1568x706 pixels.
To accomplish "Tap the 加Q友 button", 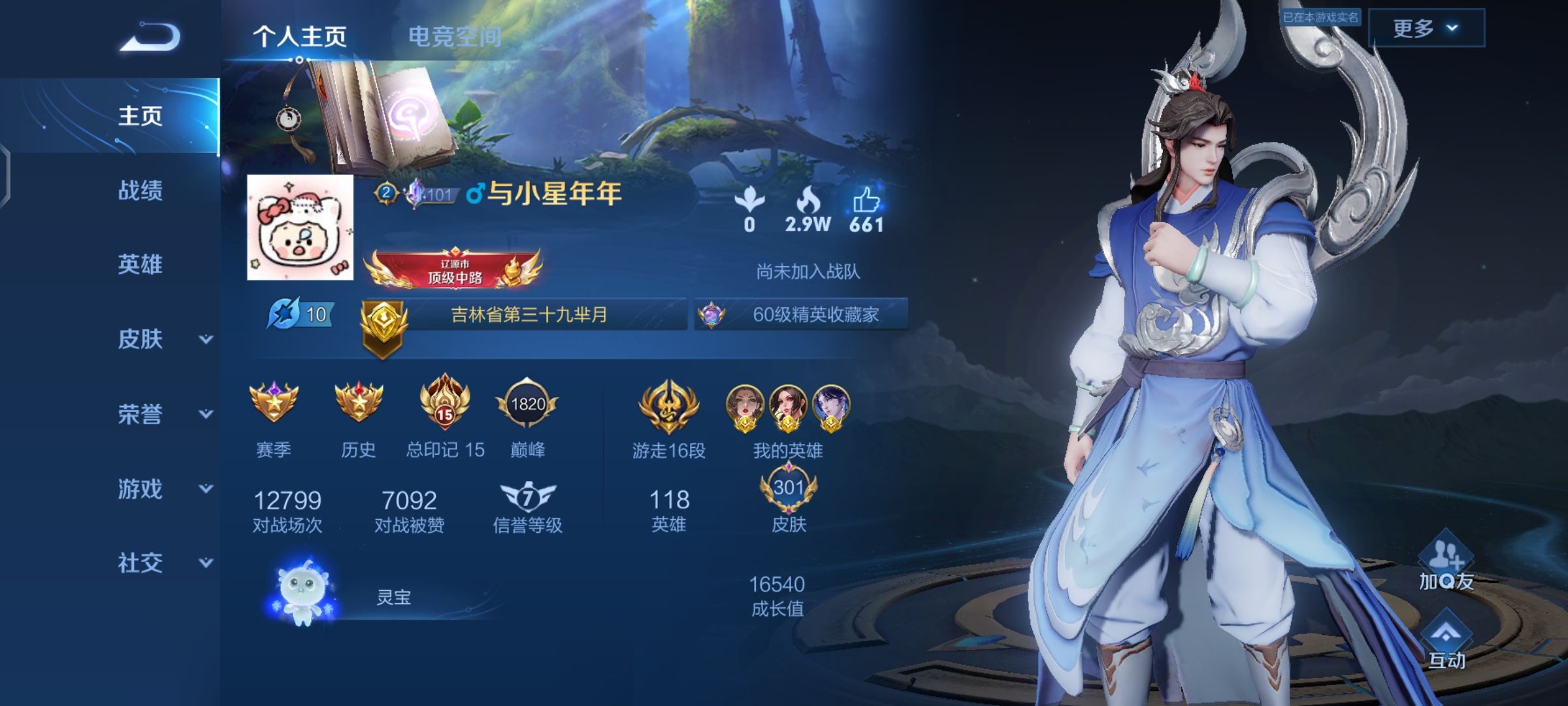I will [1446, 562].
